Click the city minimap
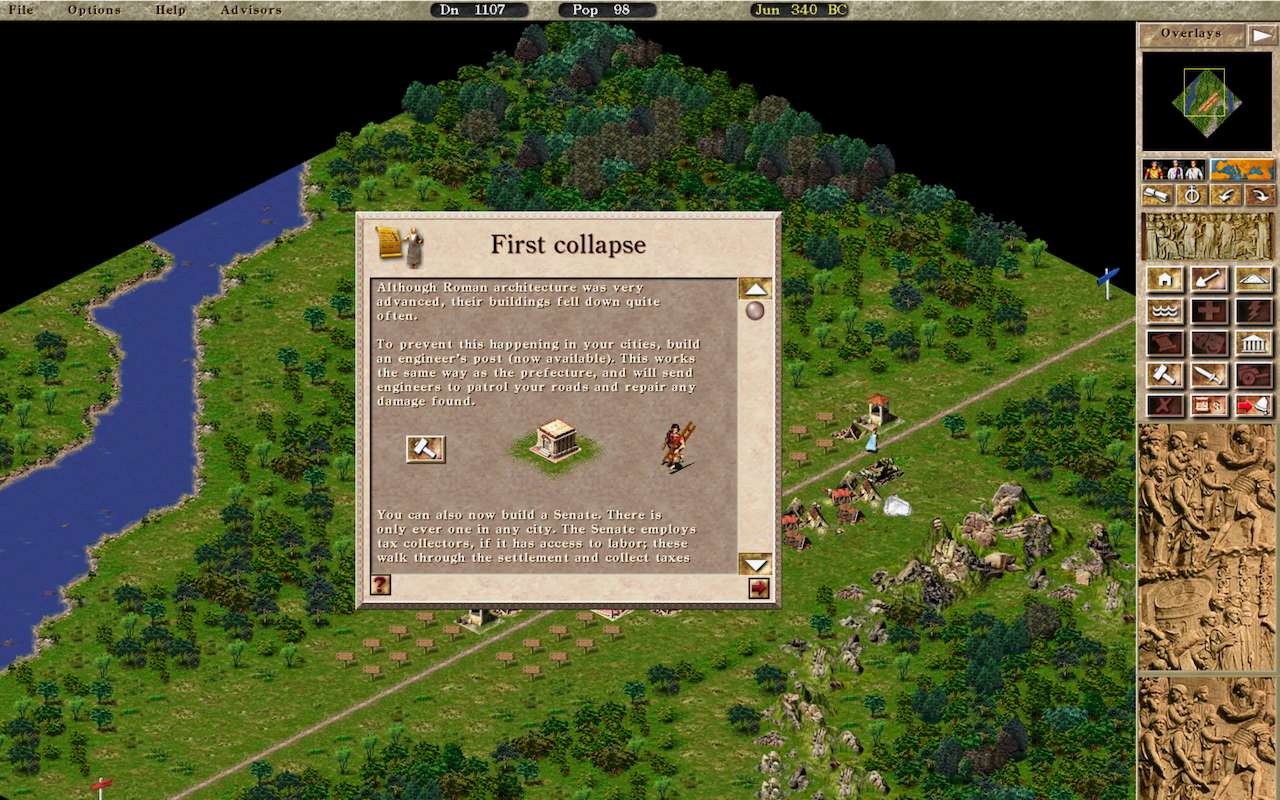 pyautogui.click(x=1206, y=101)
